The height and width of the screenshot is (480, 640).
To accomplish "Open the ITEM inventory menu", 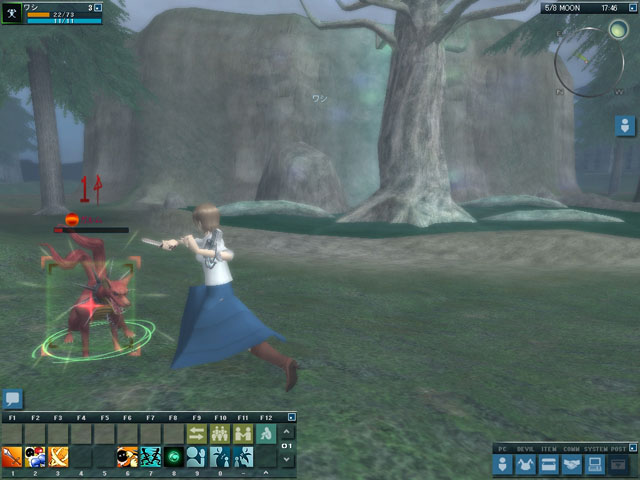I will coord(548,464).
